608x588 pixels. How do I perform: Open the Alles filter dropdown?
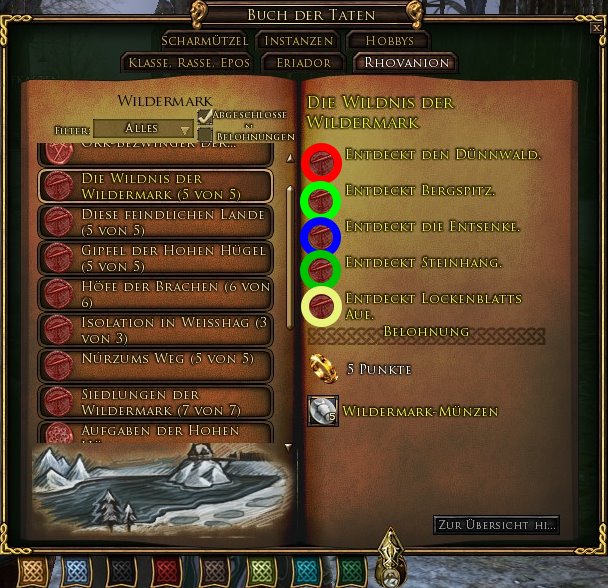(142, 129)
